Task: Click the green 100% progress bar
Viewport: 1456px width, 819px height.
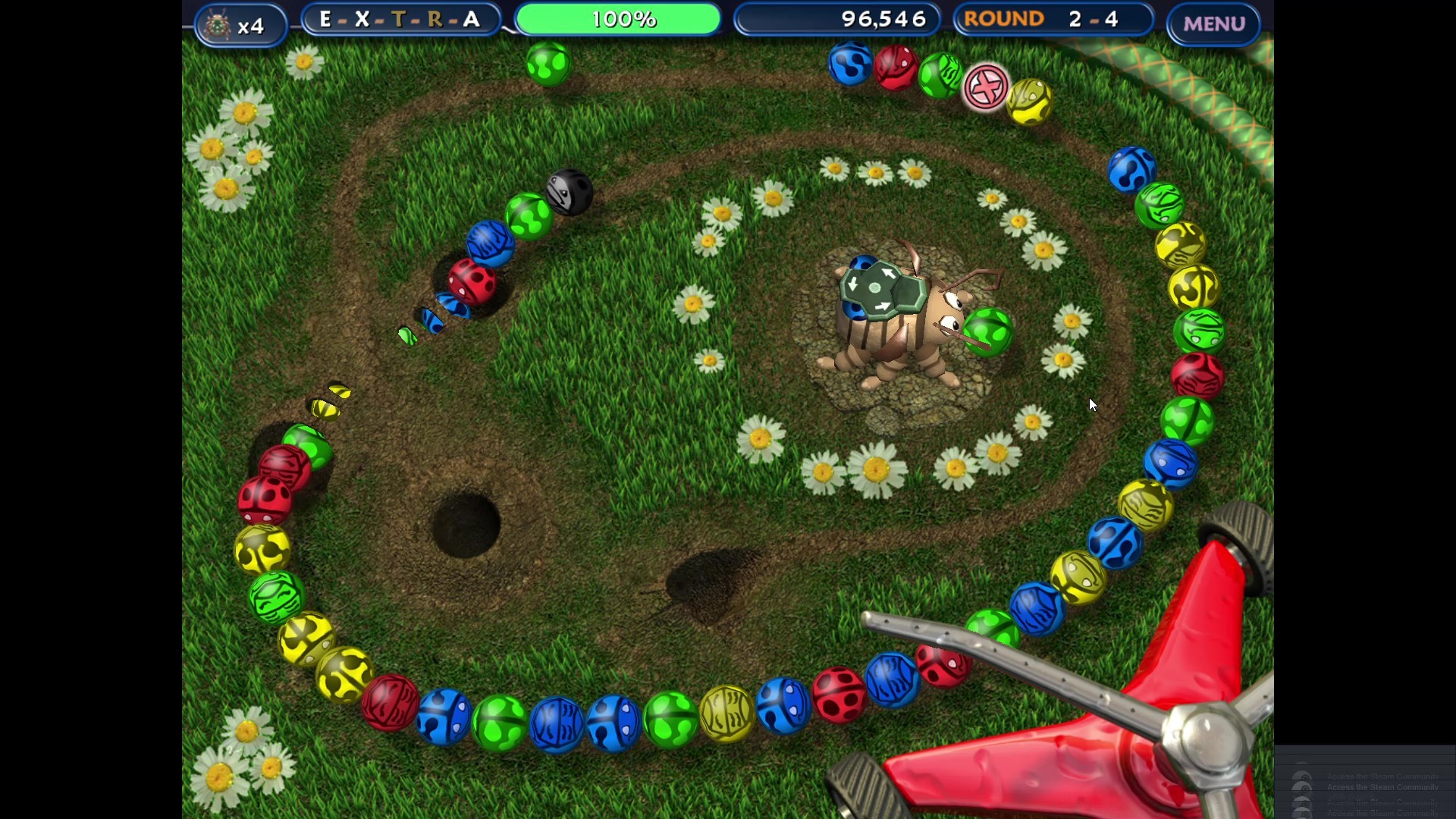Action: [x=618, y=19]
